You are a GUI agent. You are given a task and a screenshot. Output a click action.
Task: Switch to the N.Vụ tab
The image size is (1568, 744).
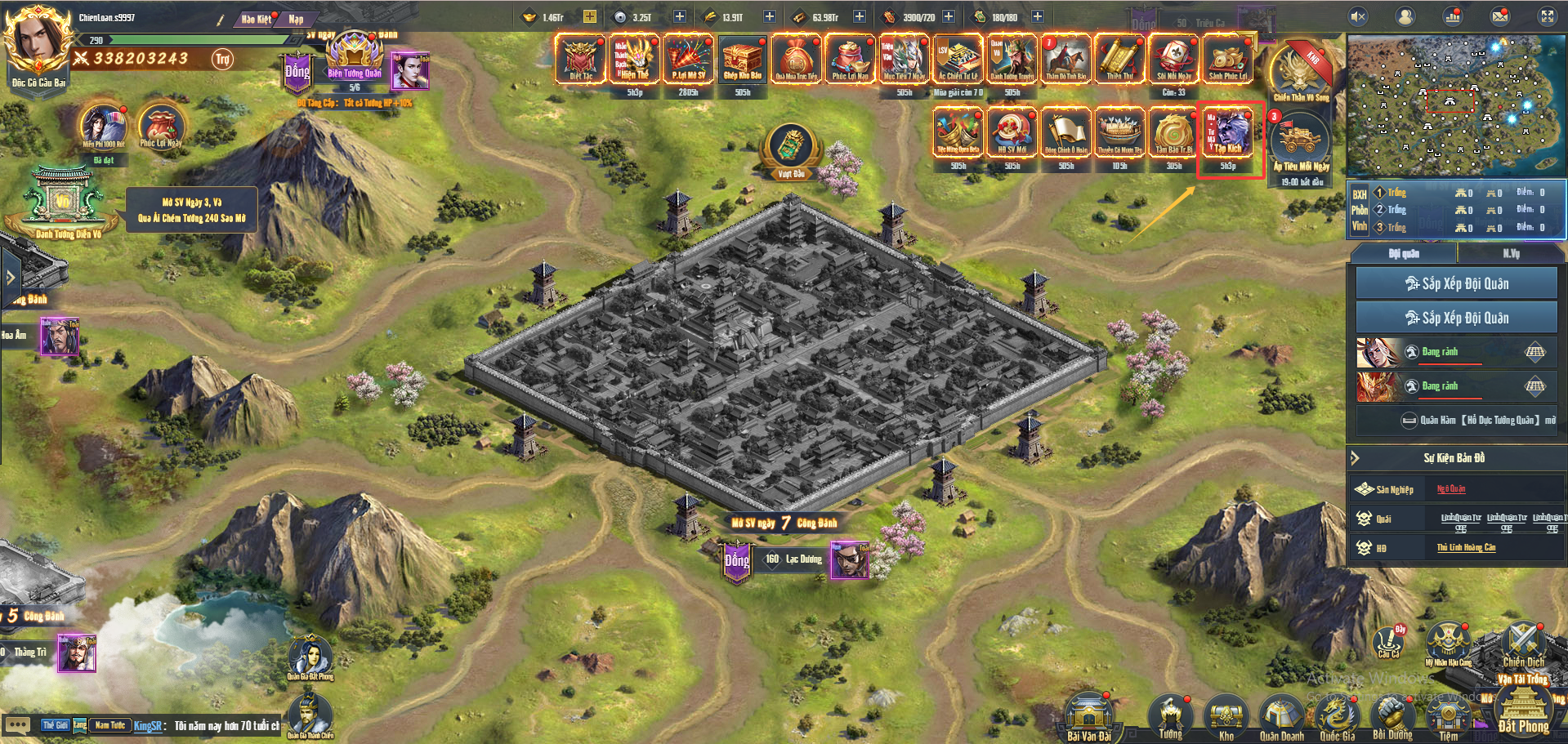1511,254
